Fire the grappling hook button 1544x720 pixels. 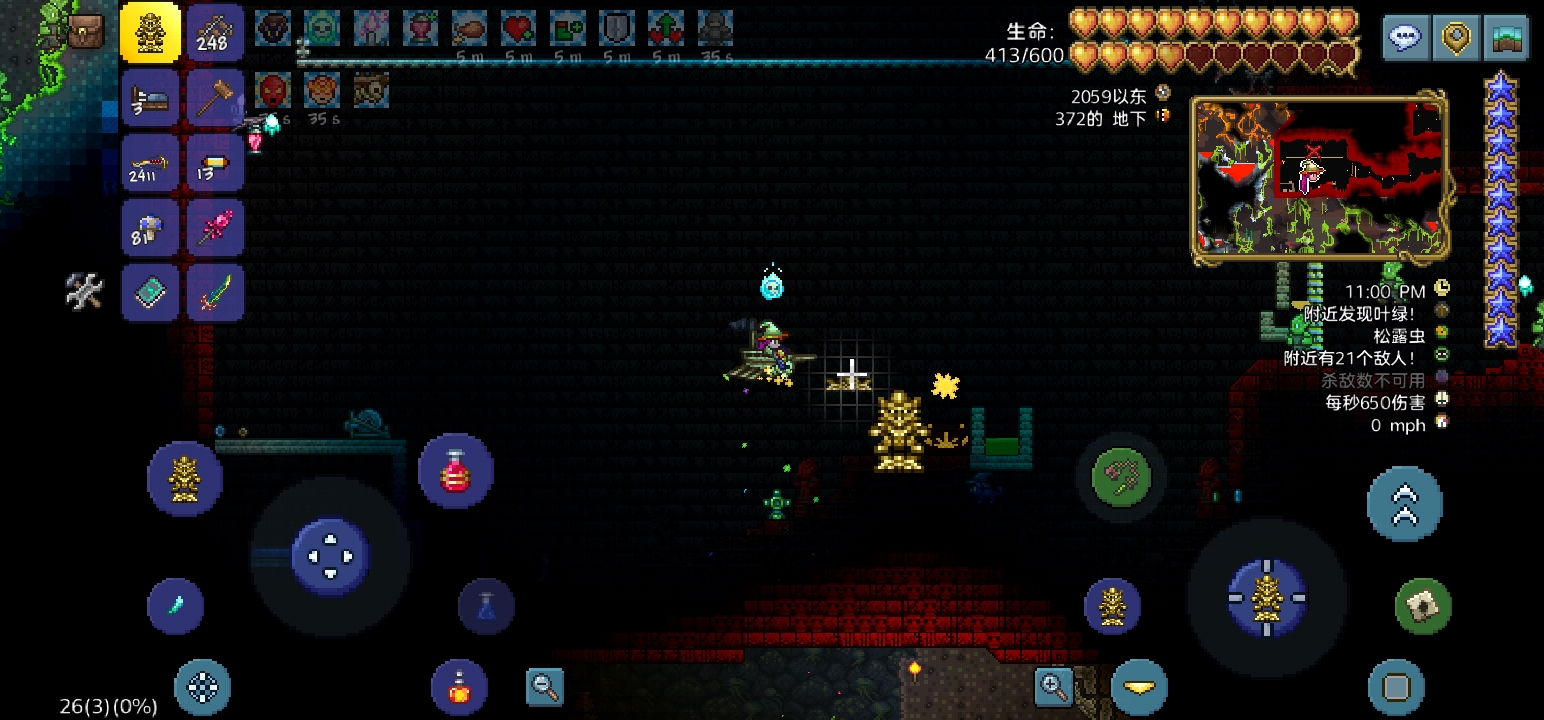[x=1121, y=475]
